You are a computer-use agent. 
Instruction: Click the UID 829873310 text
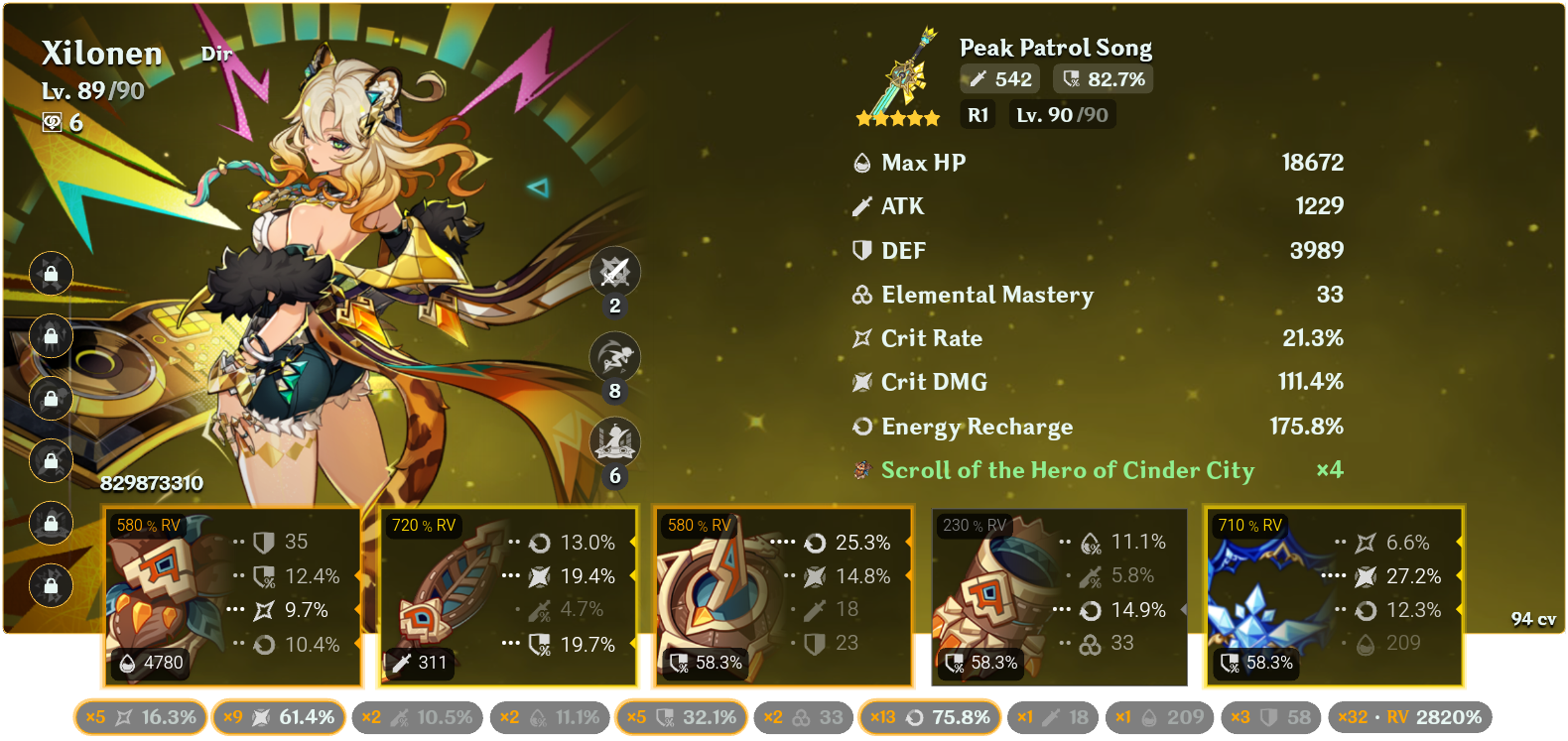coord(151,485)
